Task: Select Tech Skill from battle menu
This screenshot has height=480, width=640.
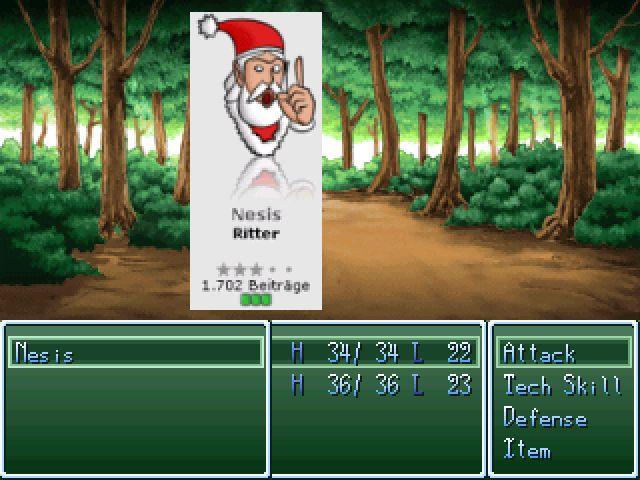Action: tap(562, 385)
